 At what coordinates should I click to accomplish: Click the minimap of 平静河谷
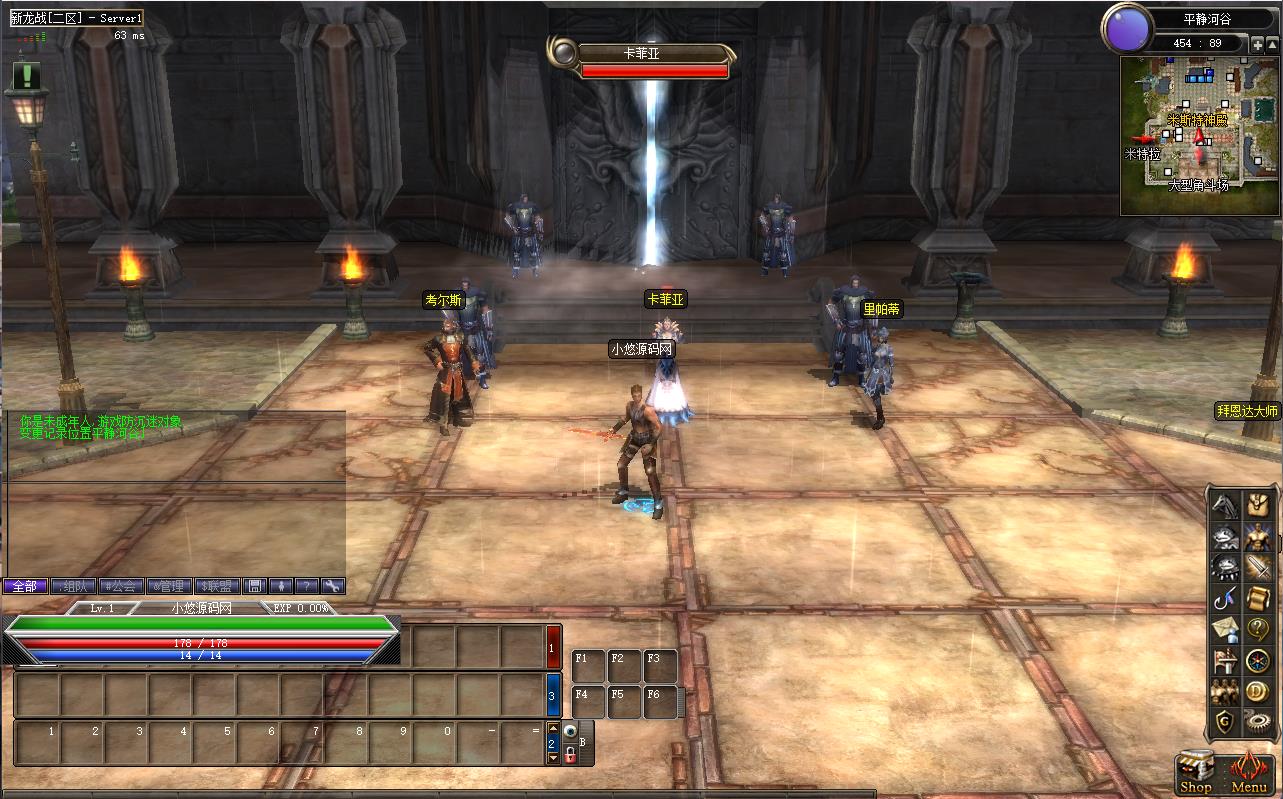tap(1200, 135)
